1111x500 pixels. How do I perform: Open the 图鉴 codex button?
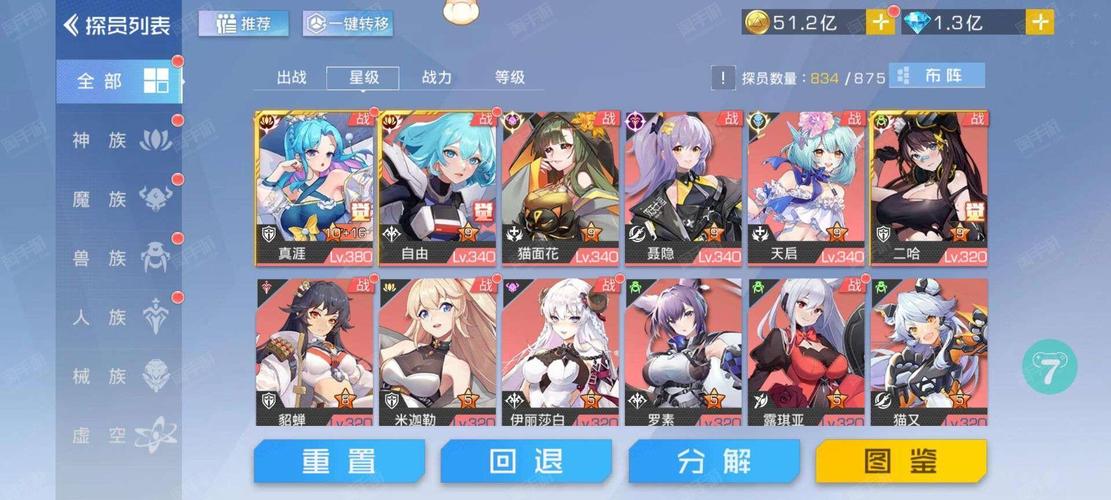coord(902,461)
